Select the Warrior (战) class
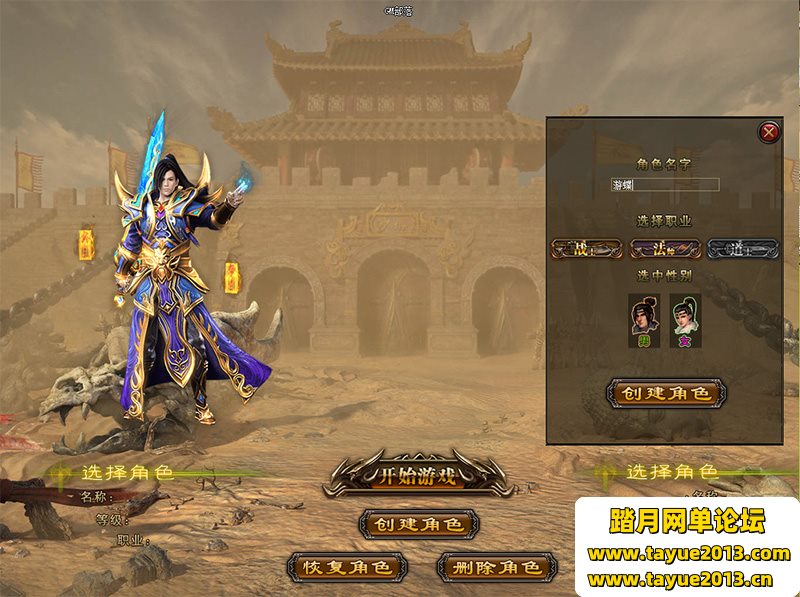This screenshot has width=800, height=597. click(585, 249)
